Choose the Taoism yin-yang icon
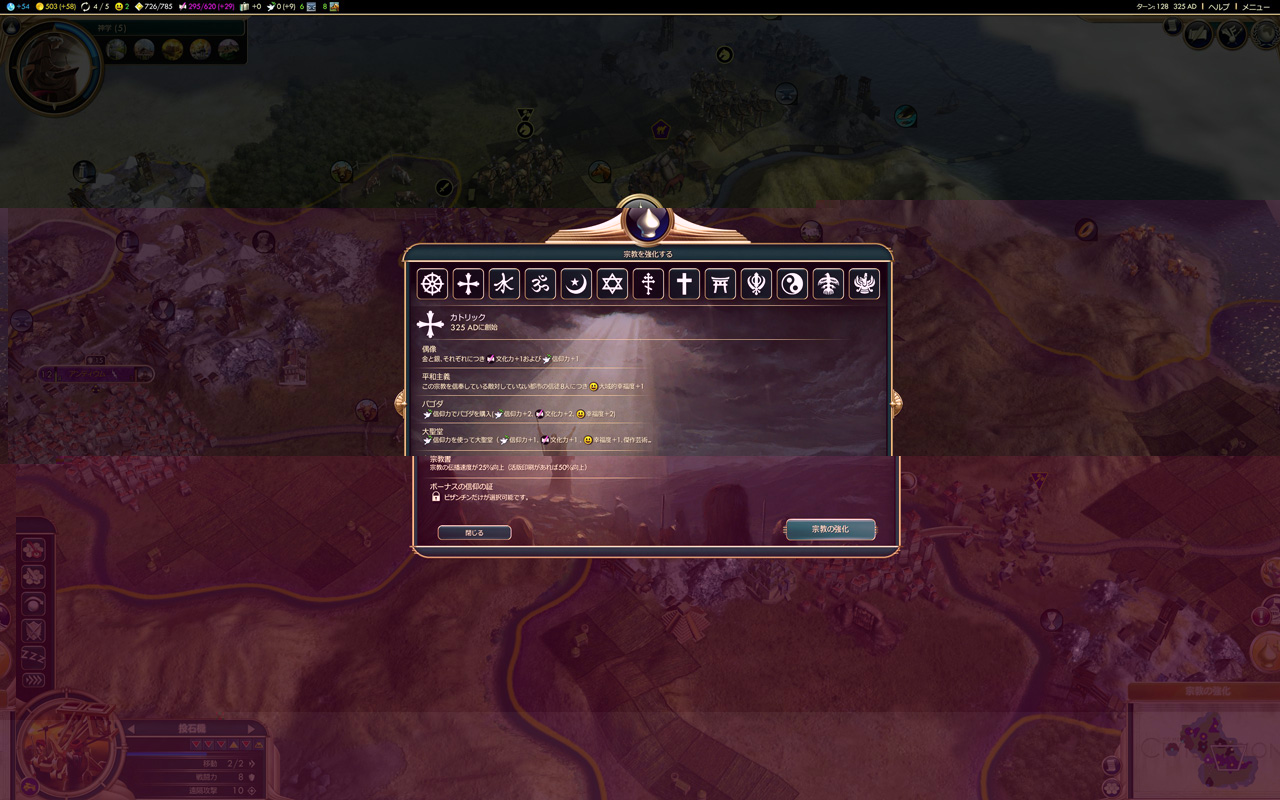This screenshot has height=800, width=1280. 792,284
